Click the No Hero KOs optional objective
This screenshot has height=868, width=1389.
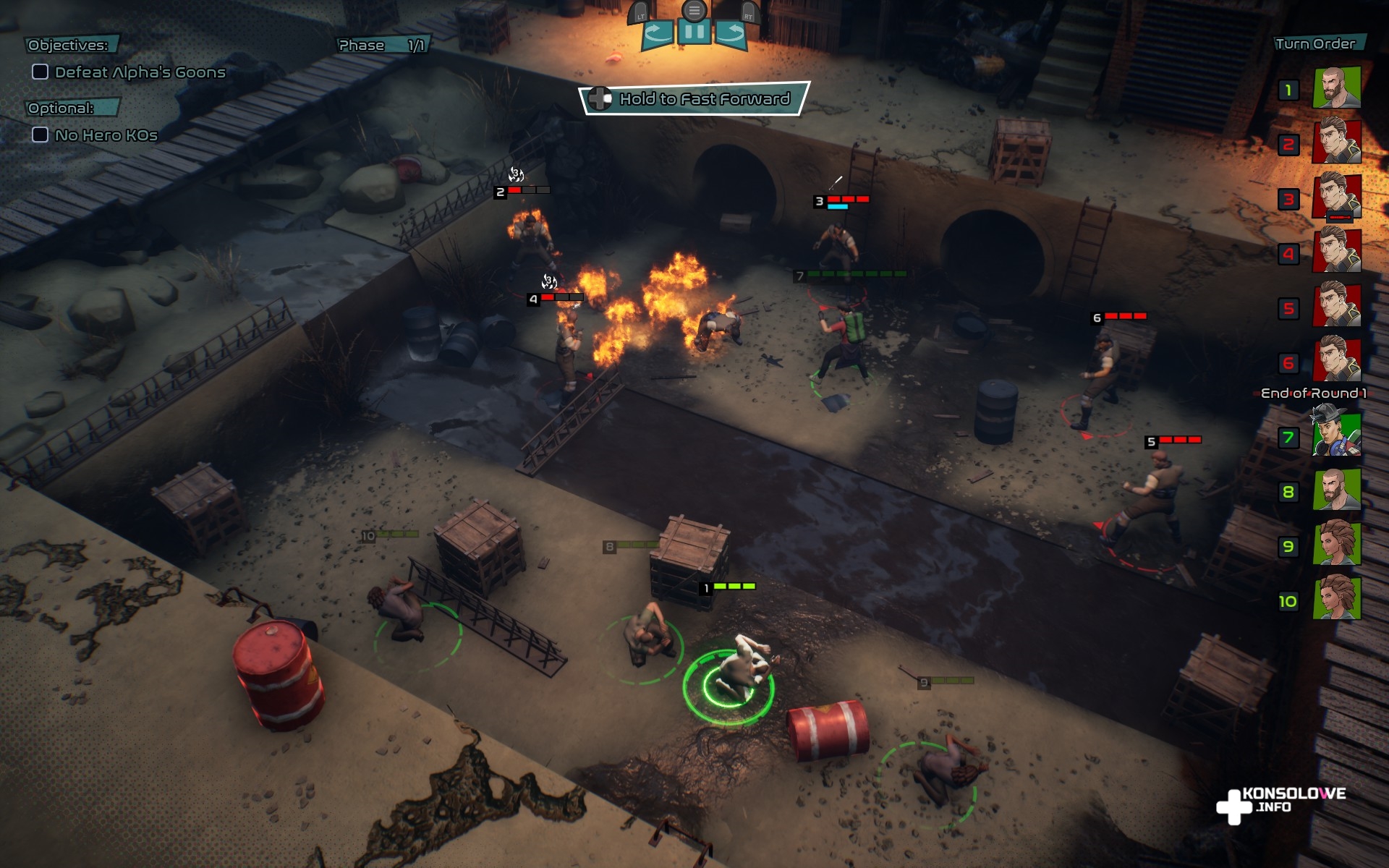[x=106, y=135]
